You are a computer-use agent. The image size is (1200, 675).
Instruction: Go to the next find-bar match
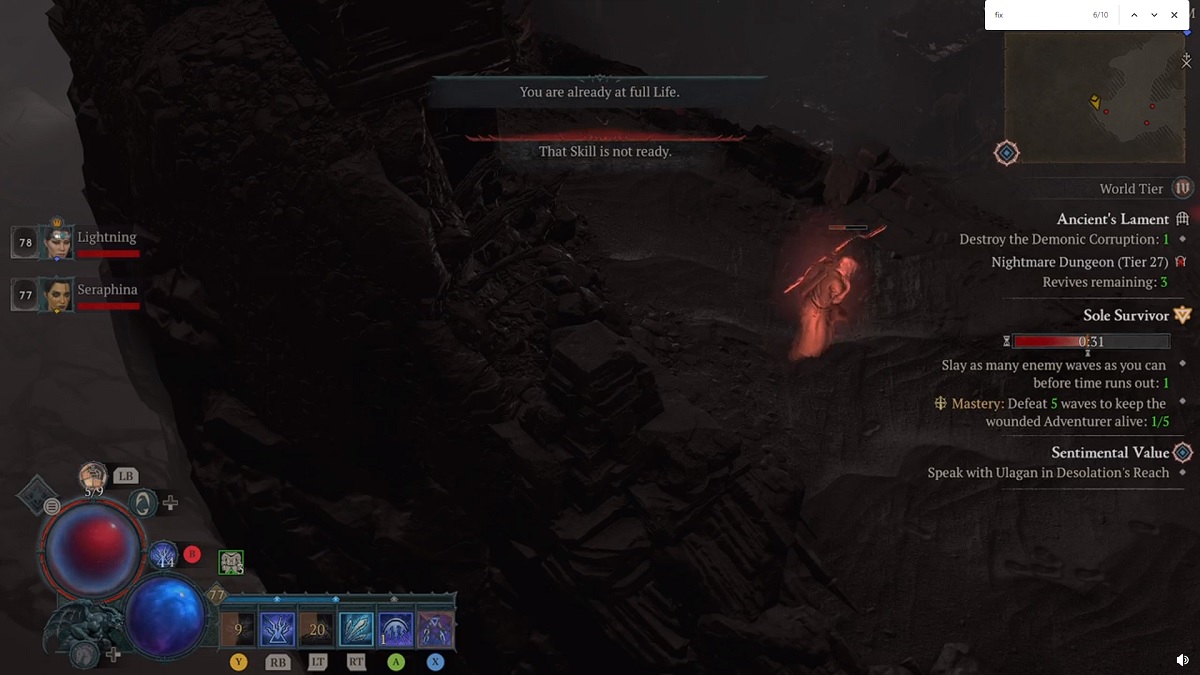(1154, 15)
